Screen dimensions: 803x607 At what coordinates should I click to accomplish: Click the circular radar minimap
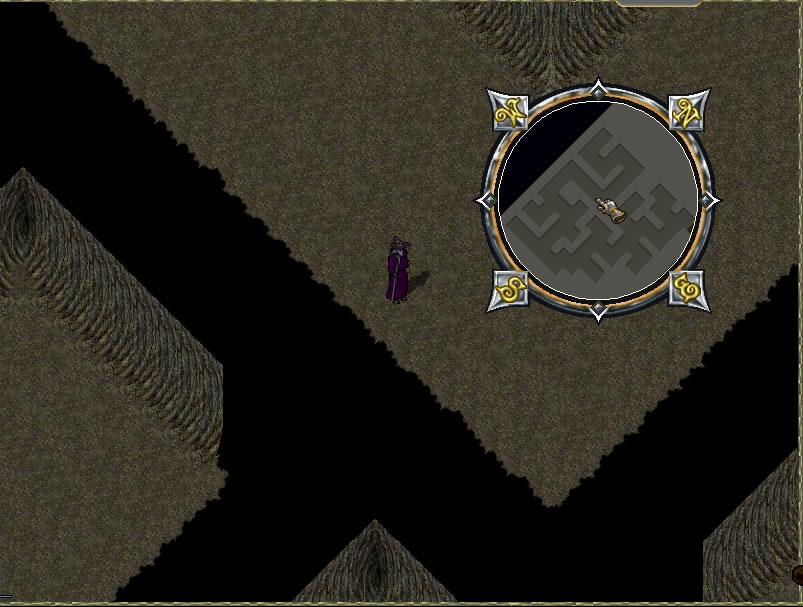(597, 200)
